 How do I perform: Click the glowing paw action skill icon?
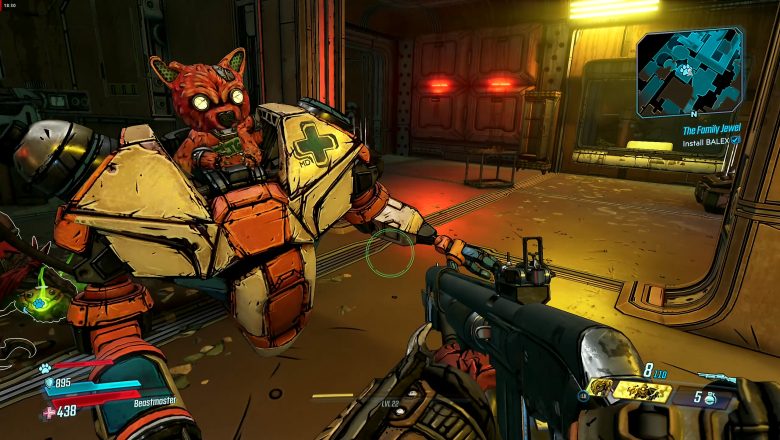point(38,301)
